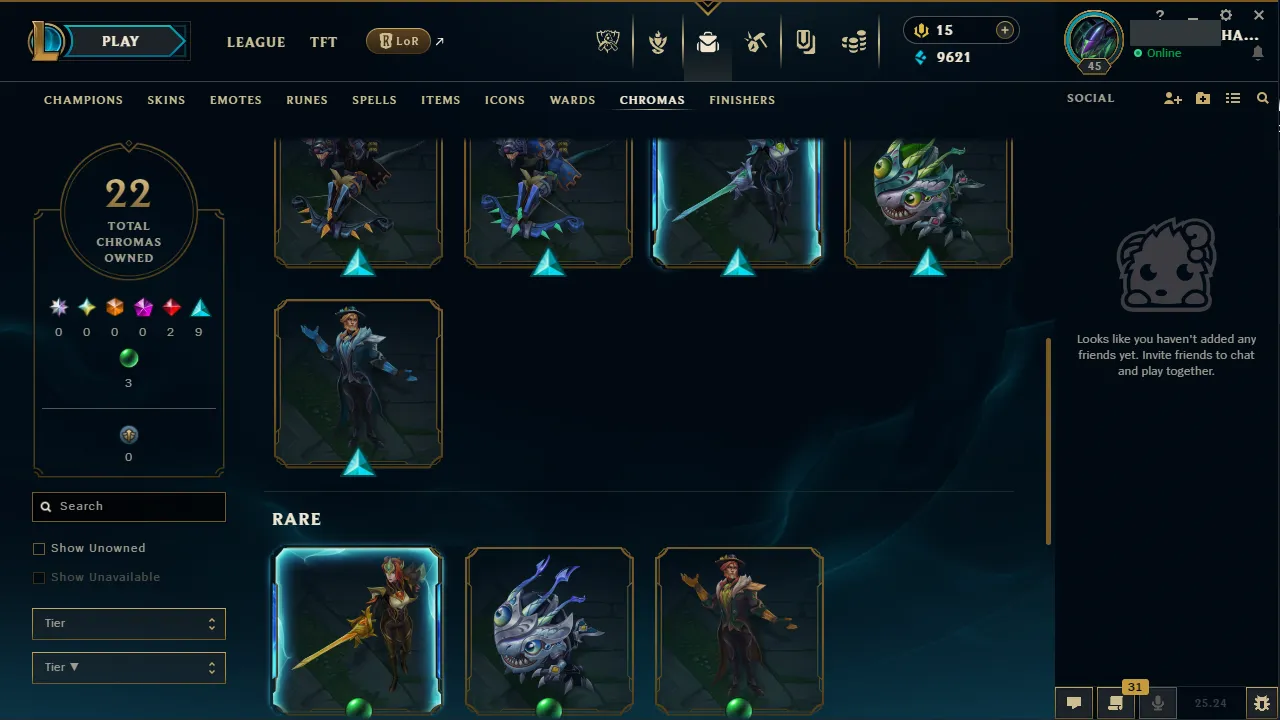
Task: Select the Clash icon in the top bar
Action: click(x=658, y=41)
